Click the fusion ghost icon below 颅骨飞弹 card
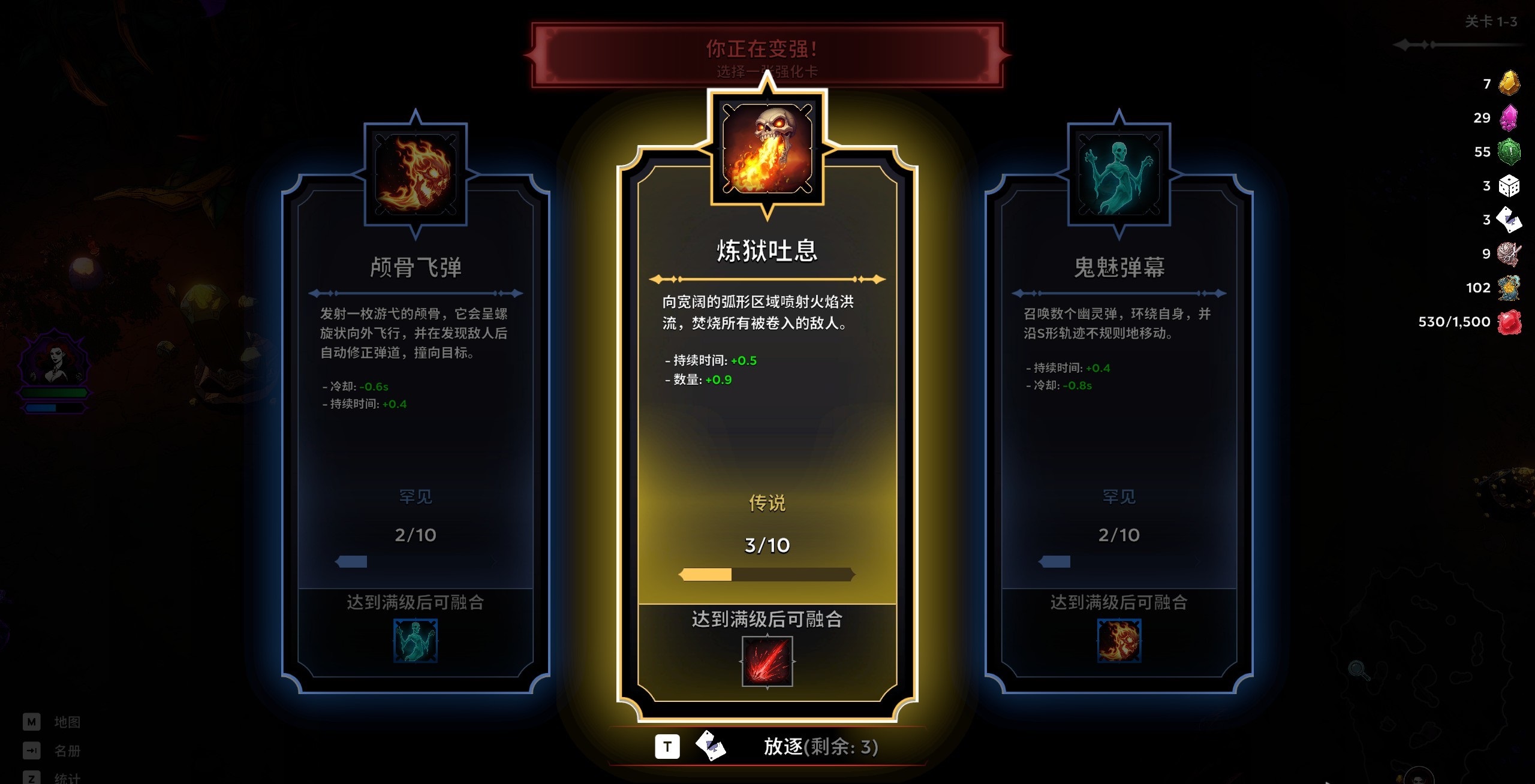The width and height of the screenshot is (1535, 784). 416,641
